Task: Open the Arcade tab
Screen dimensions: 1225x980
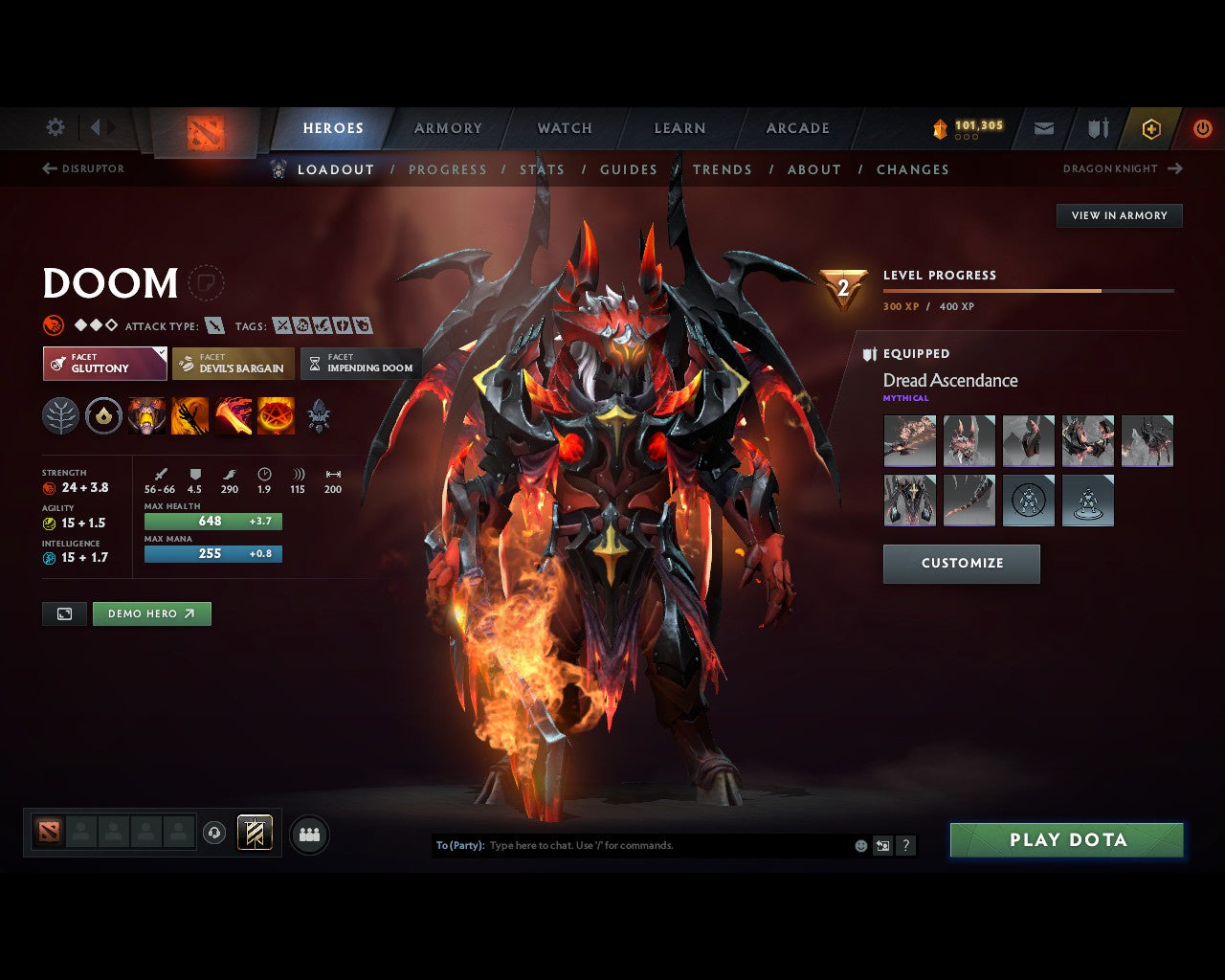Action: click(797, 128)
